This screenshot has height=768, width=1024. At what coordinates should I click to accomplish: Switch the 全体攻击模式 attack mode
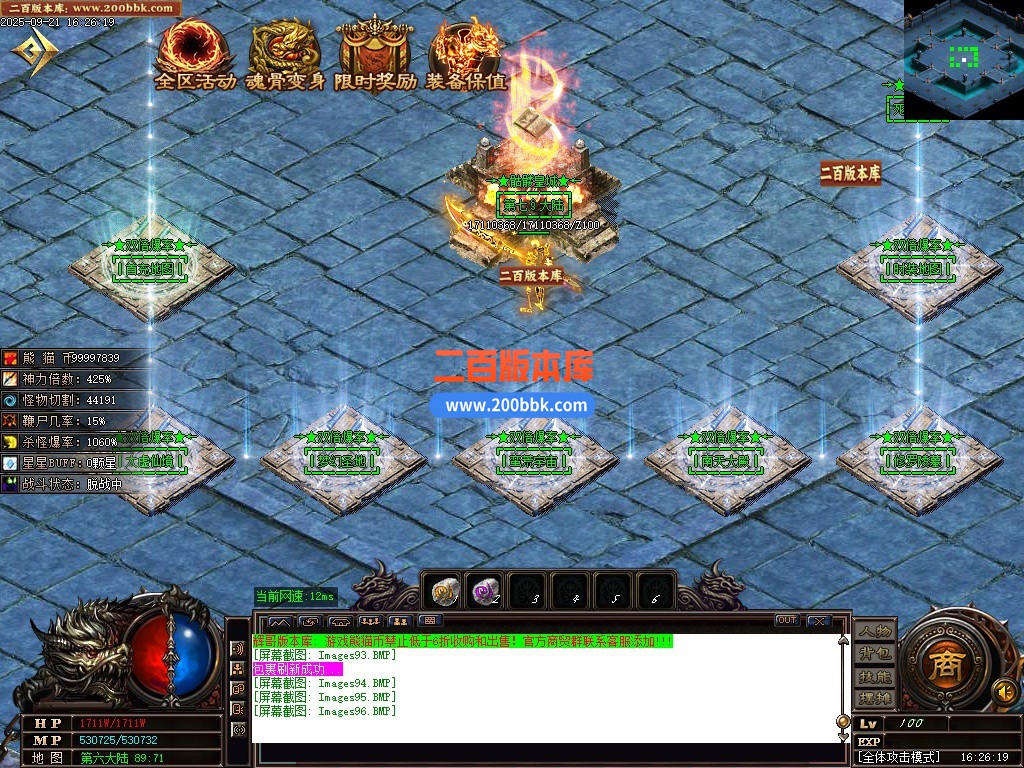coord(899,757)
